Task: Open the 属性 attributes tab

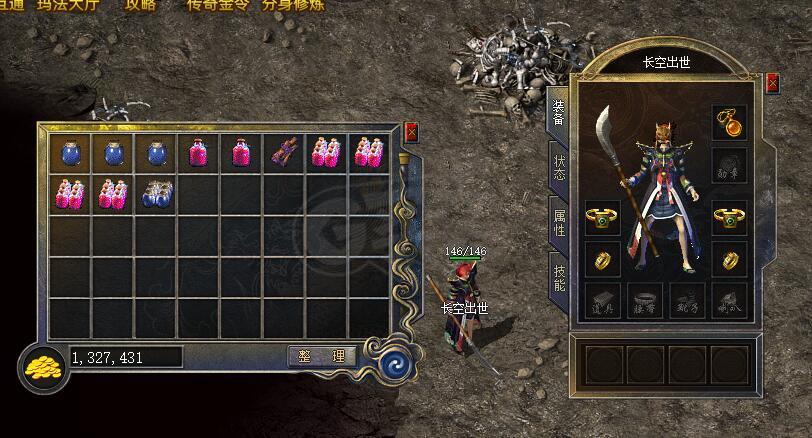Action: click(x=559, y=216)
